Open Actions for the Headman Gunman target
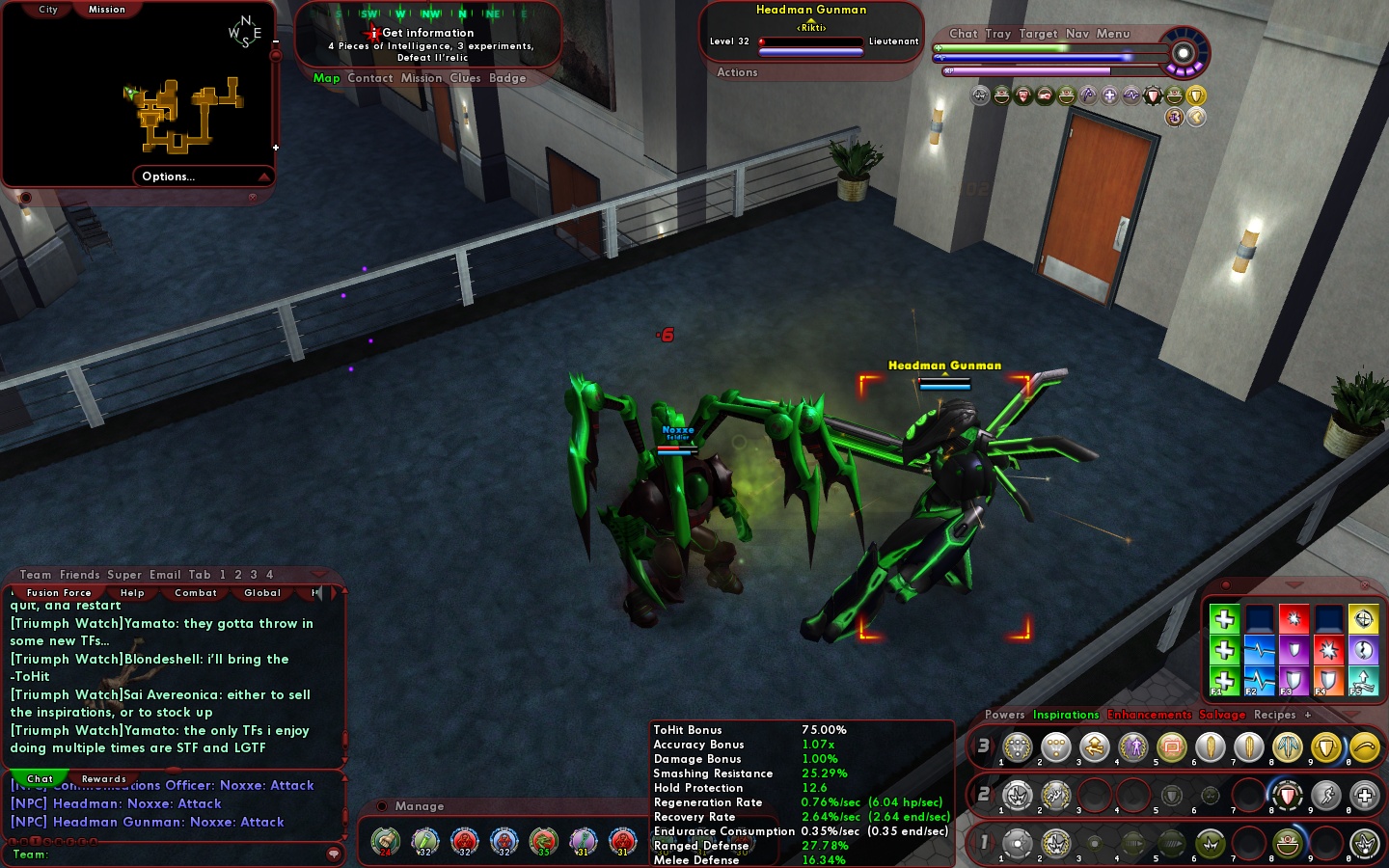This screenshot has height=868, width=1389. click(737, 72)
